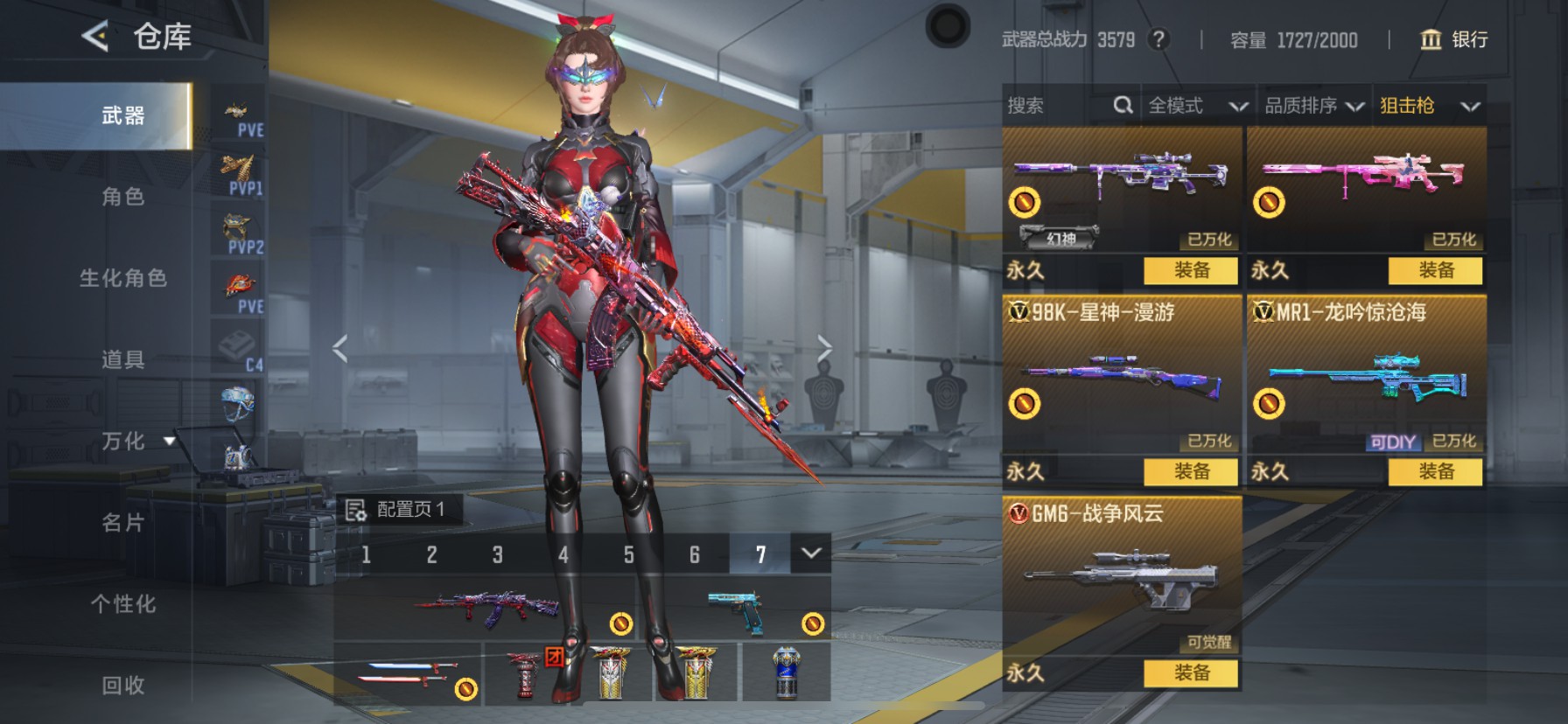Go back from the 仓库 warehouse screen
This screenshot has height=724, width=1568.
(94, 37)
